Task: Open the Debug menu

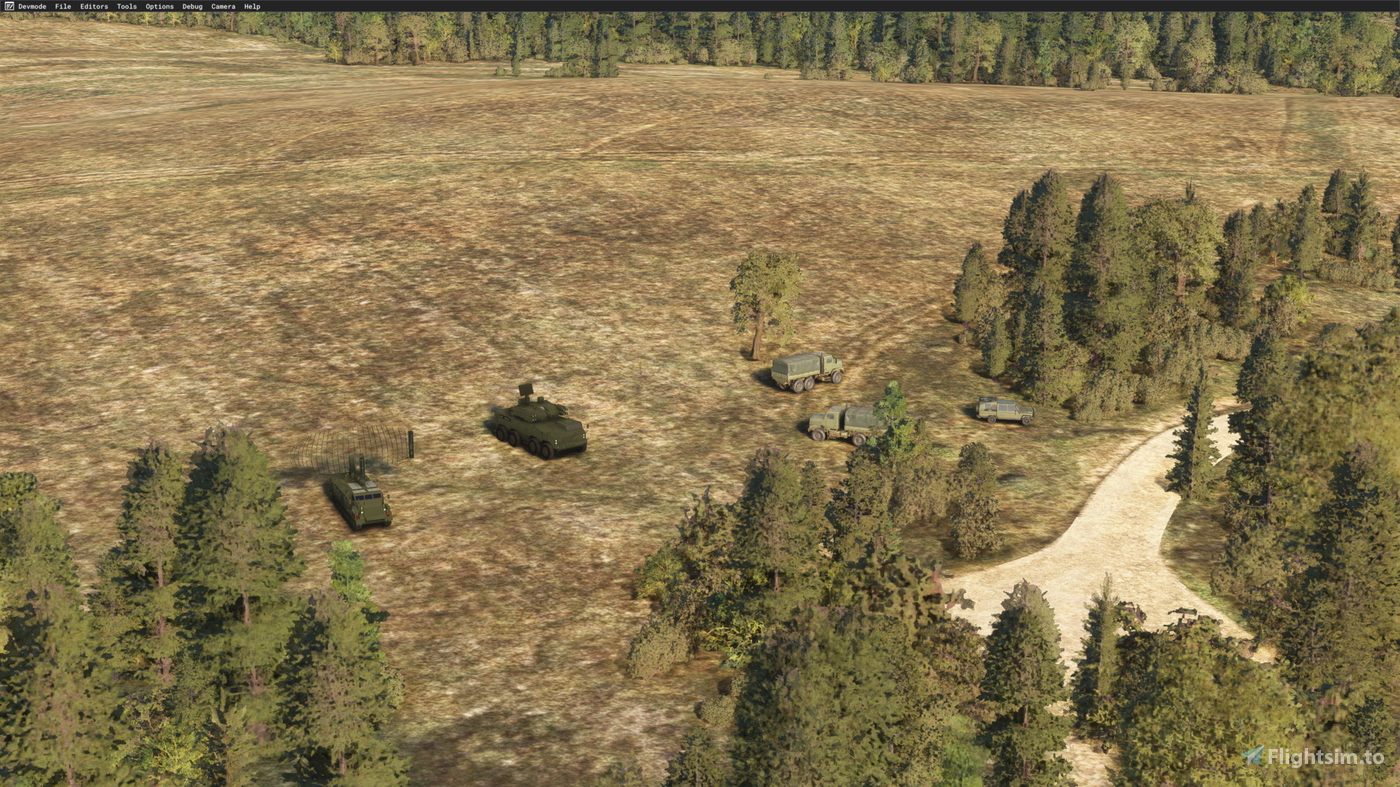Action: click(190, 6)
